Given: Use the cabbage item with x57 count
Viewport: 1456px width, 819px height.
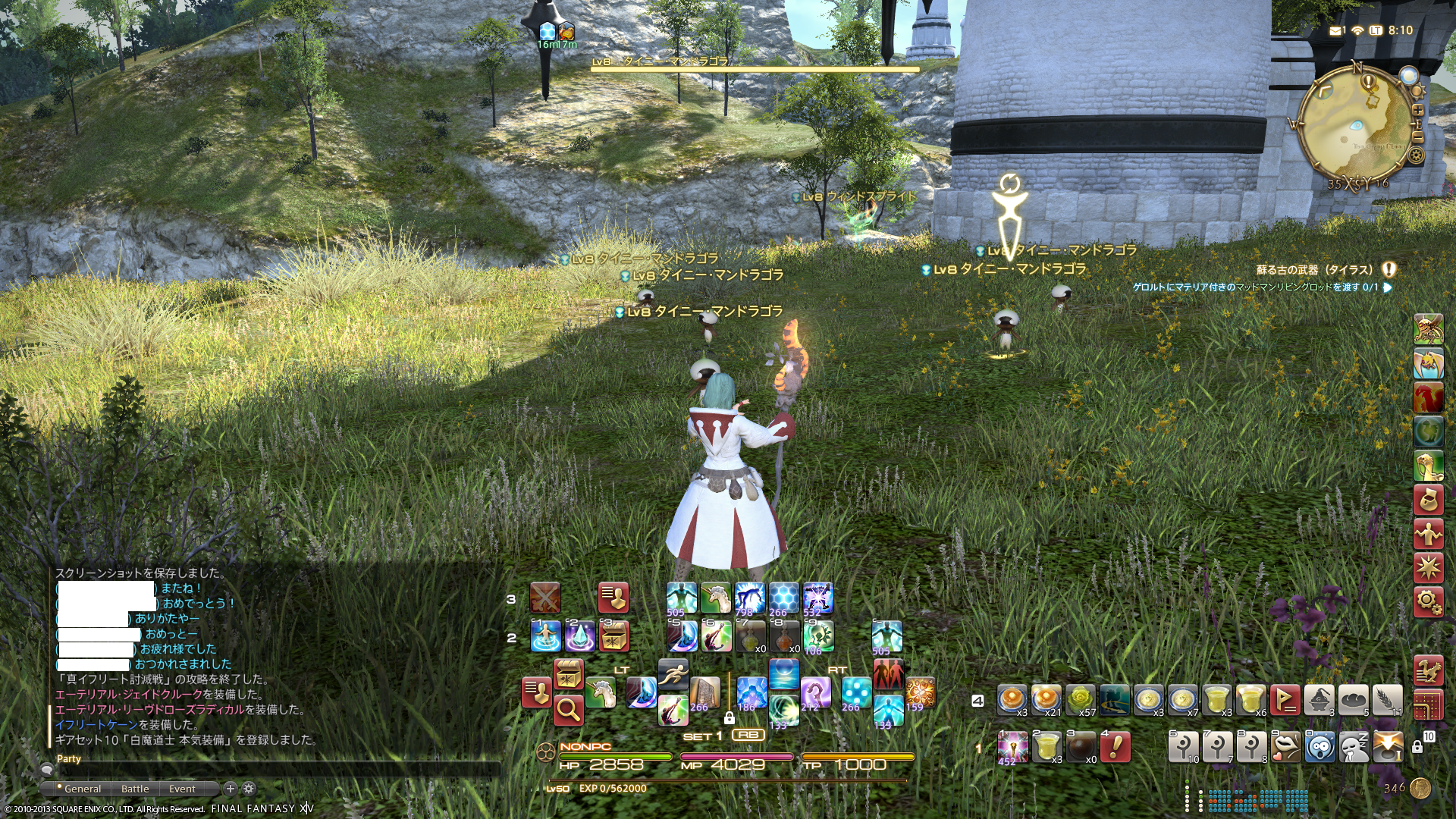Looking at the screenshot, I should point(1080,699).
